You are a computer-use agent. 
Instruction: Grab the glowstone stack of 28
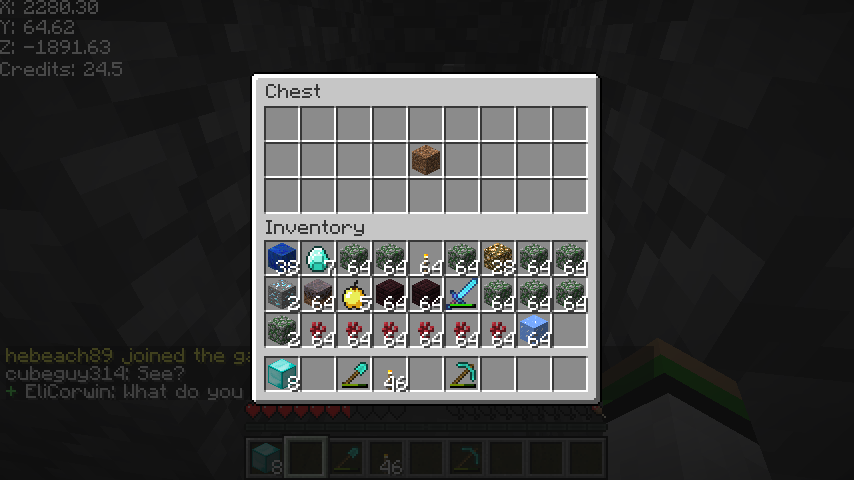[x=498, y=259]
